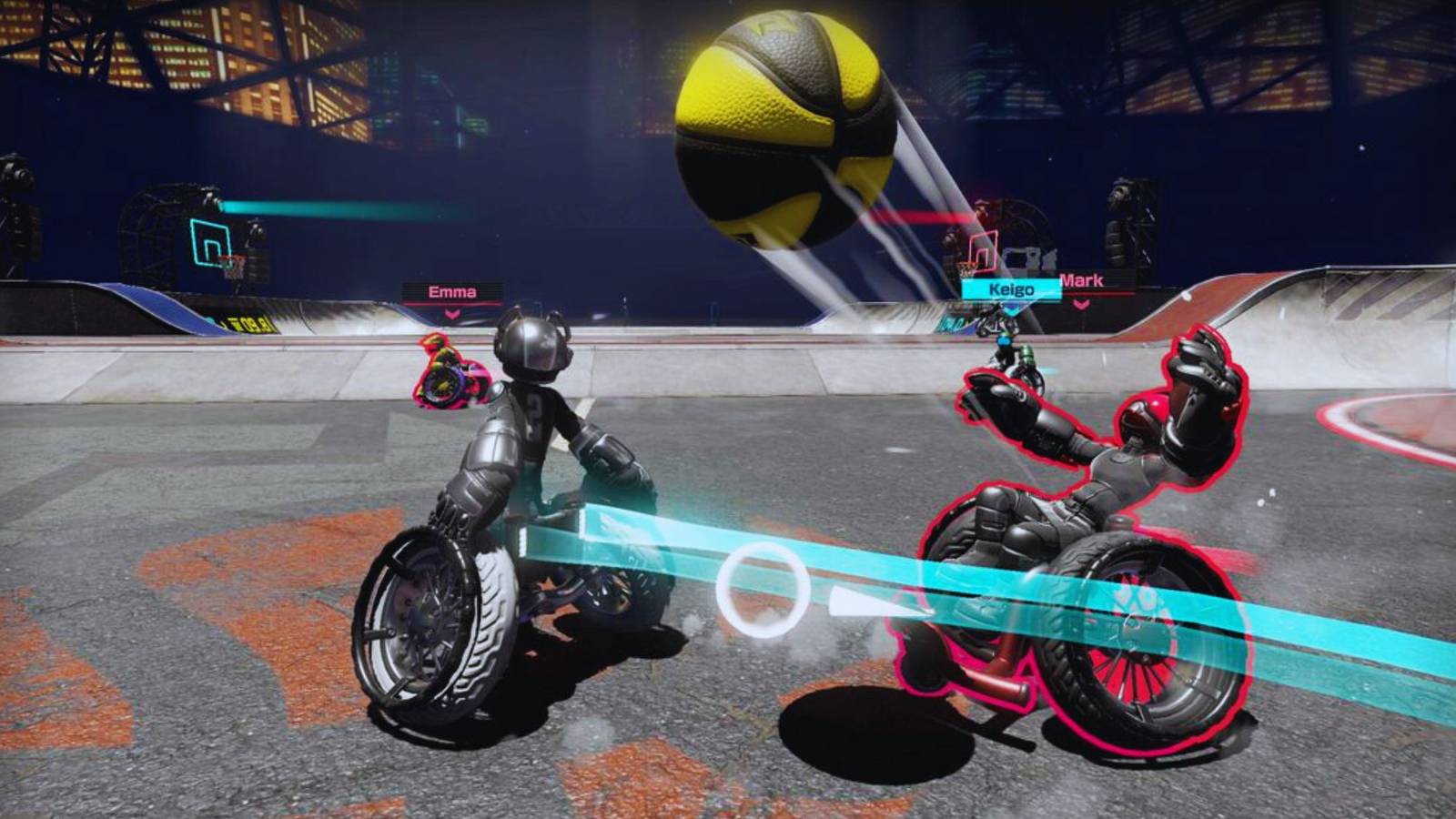Image resolution: width=1456 pixels, height=819 pixels.
Task: Expand Emma's player info panel
Action: pyautogui.click(x=452, y=291)
